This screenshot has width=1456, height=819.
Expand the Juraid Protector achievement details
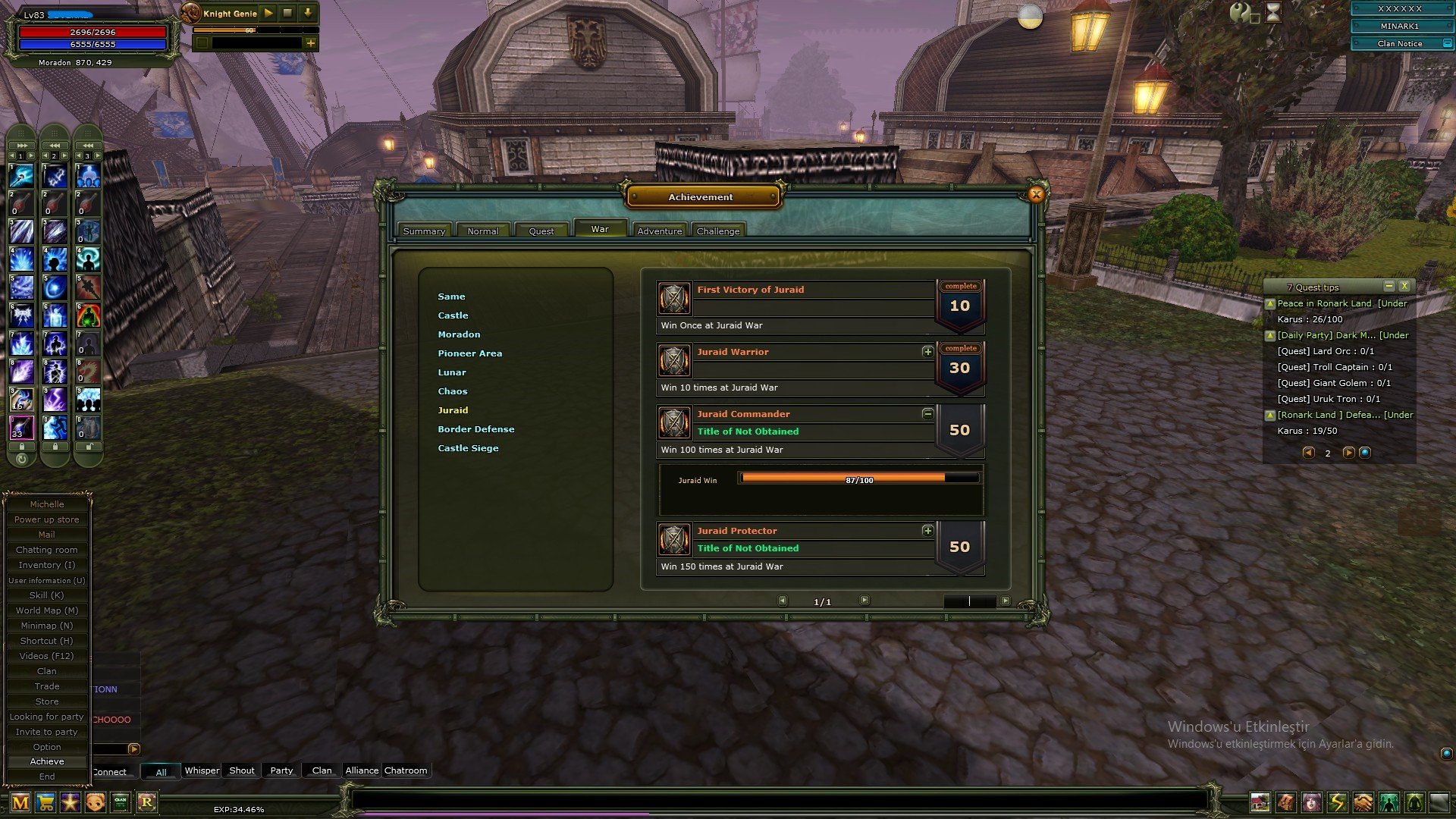click(x=928, y=532)
